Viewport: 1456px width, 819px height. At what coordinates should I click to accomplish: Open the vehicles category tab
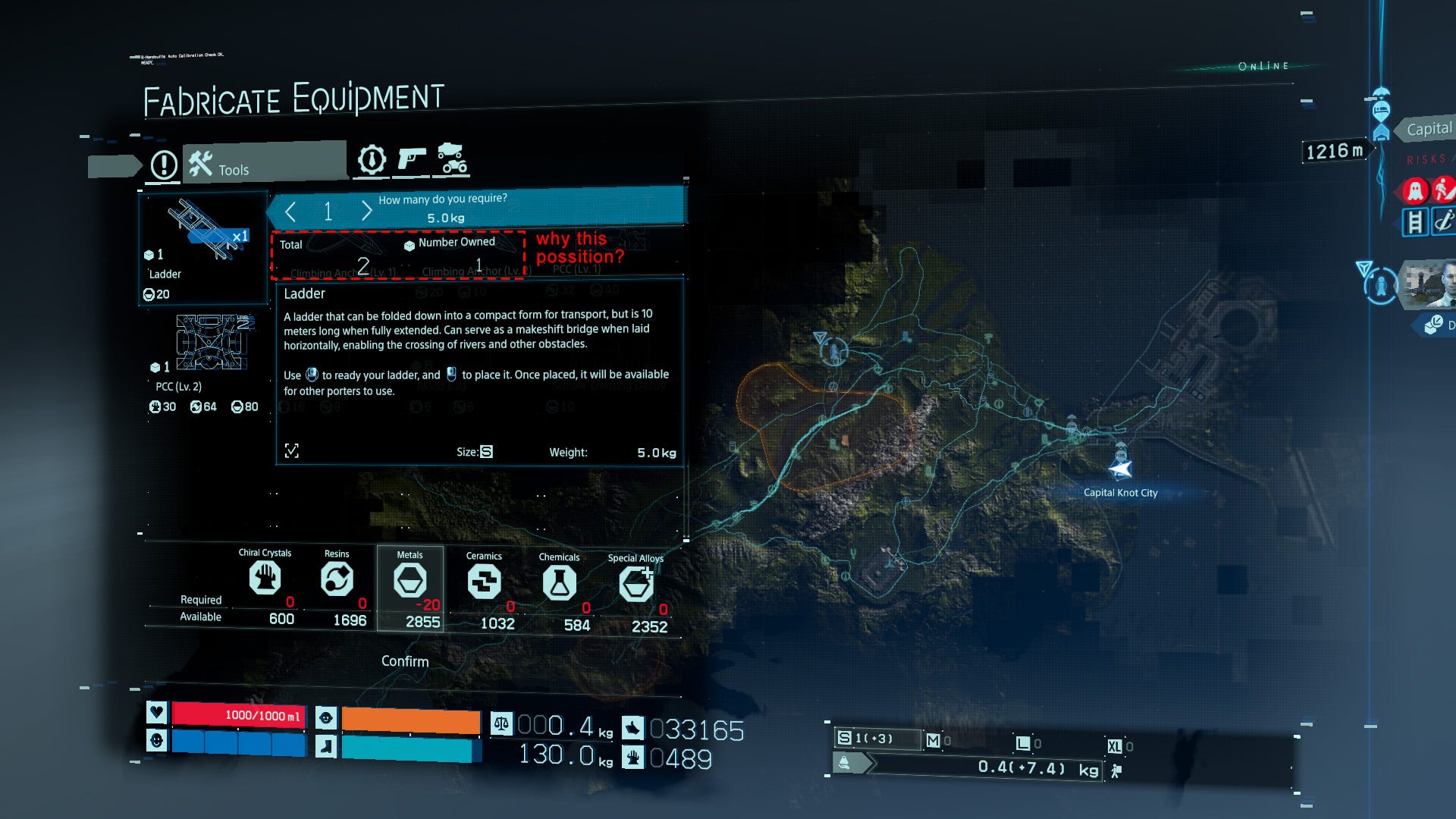coord(452,158)
